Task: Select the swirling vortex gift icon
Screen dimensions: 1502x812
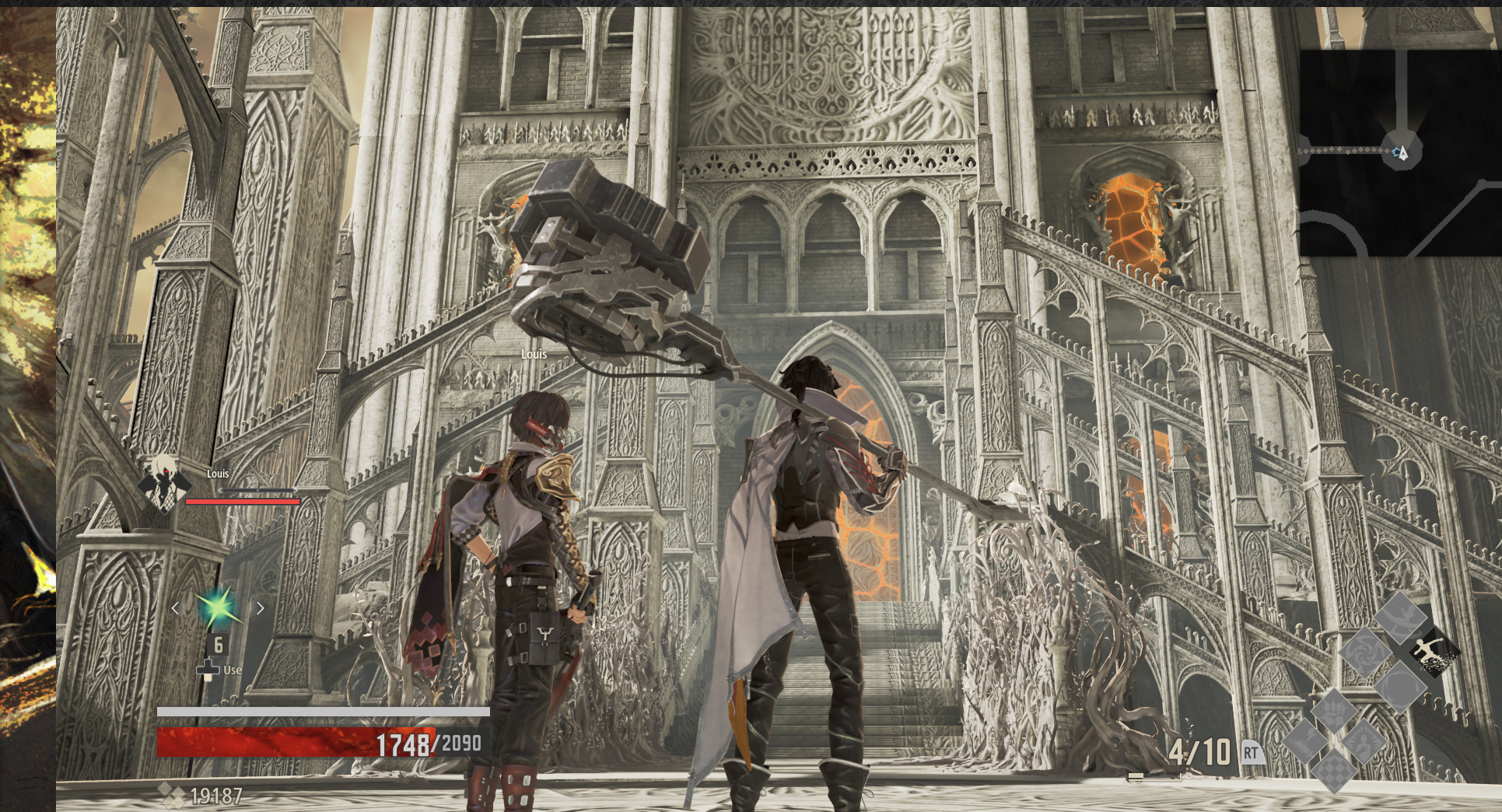Action: (x=1365, y=651)
